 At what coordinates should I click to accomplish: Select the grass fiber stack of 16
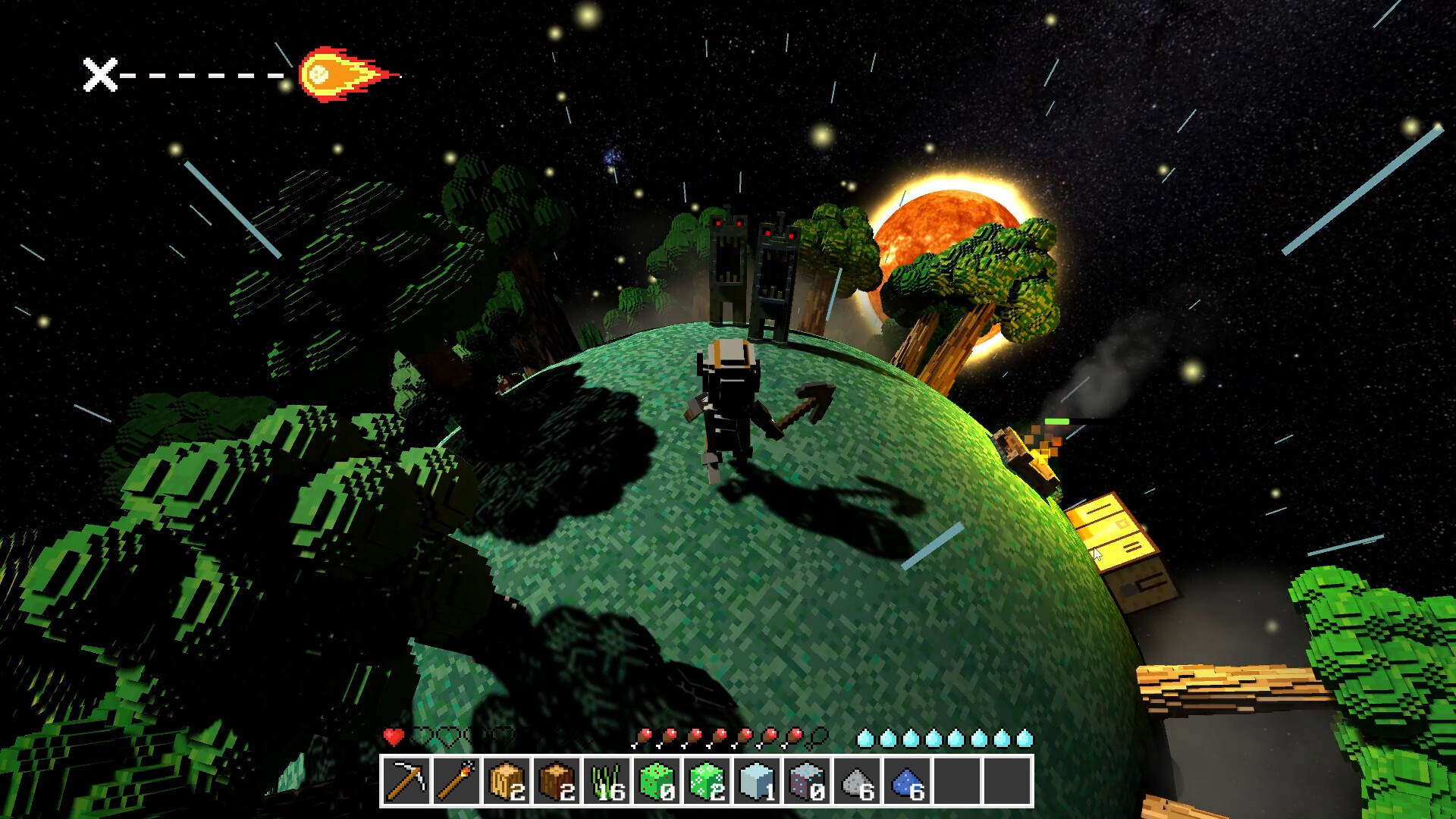[x=607, y=781]
